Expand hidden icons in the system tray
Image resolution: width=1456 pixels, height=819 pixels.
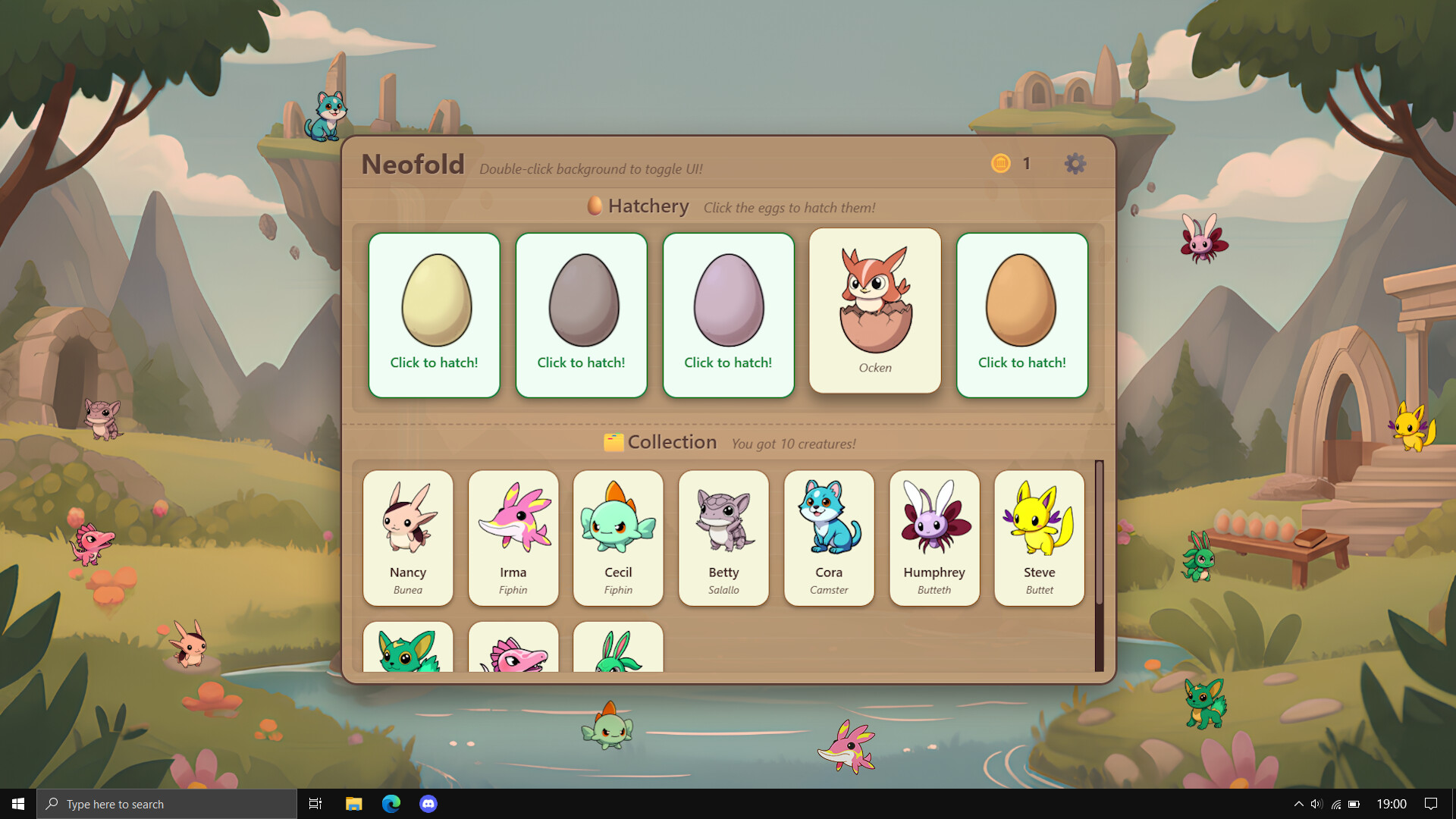(1298, 803)
